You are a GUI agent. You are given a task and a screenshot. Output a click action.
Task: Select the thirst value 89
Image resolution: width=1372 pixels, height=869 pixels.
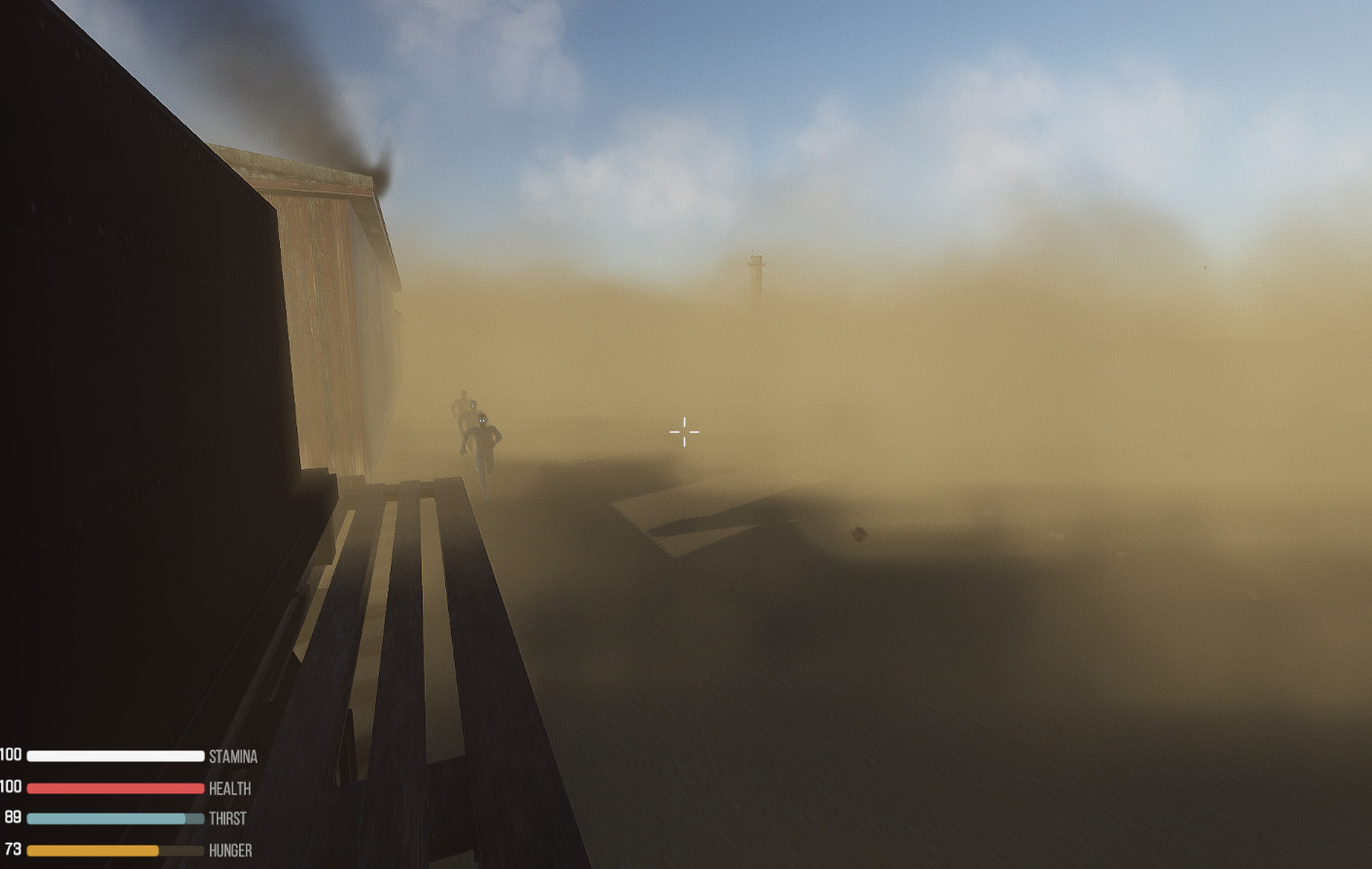click(x=13, y=817)
